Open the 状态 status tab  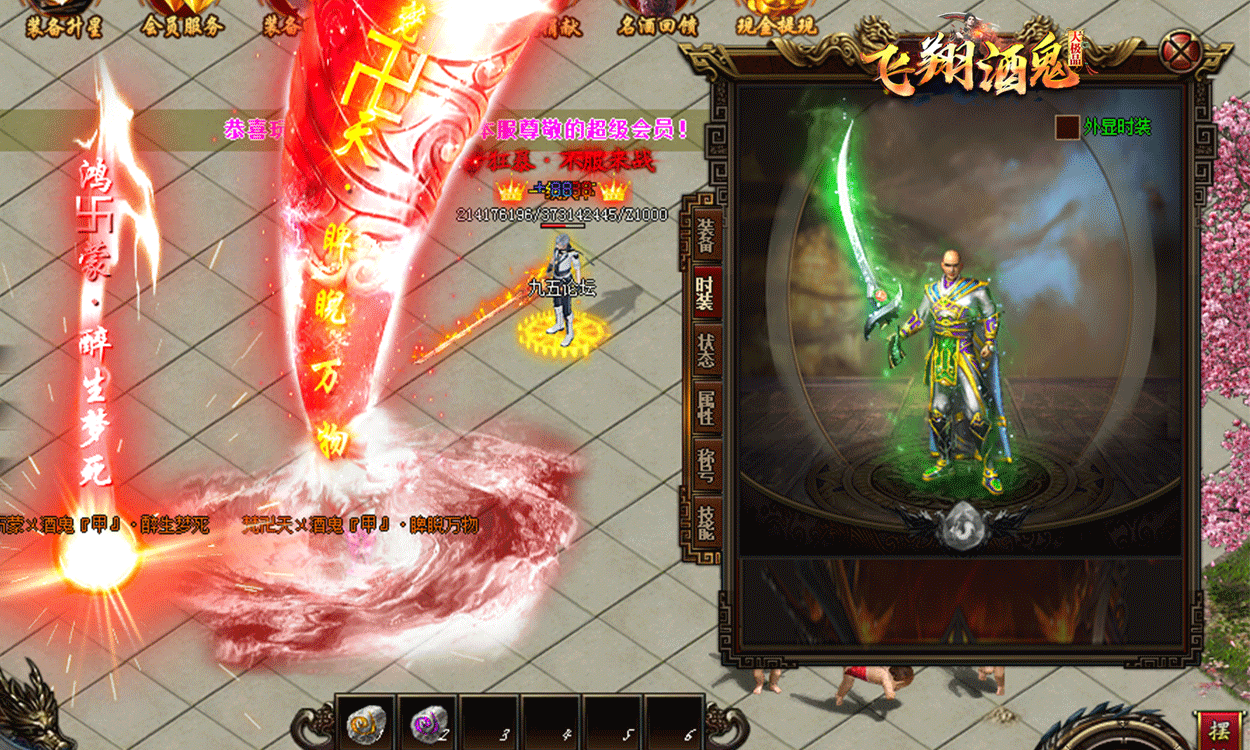(x=706, y=350)
